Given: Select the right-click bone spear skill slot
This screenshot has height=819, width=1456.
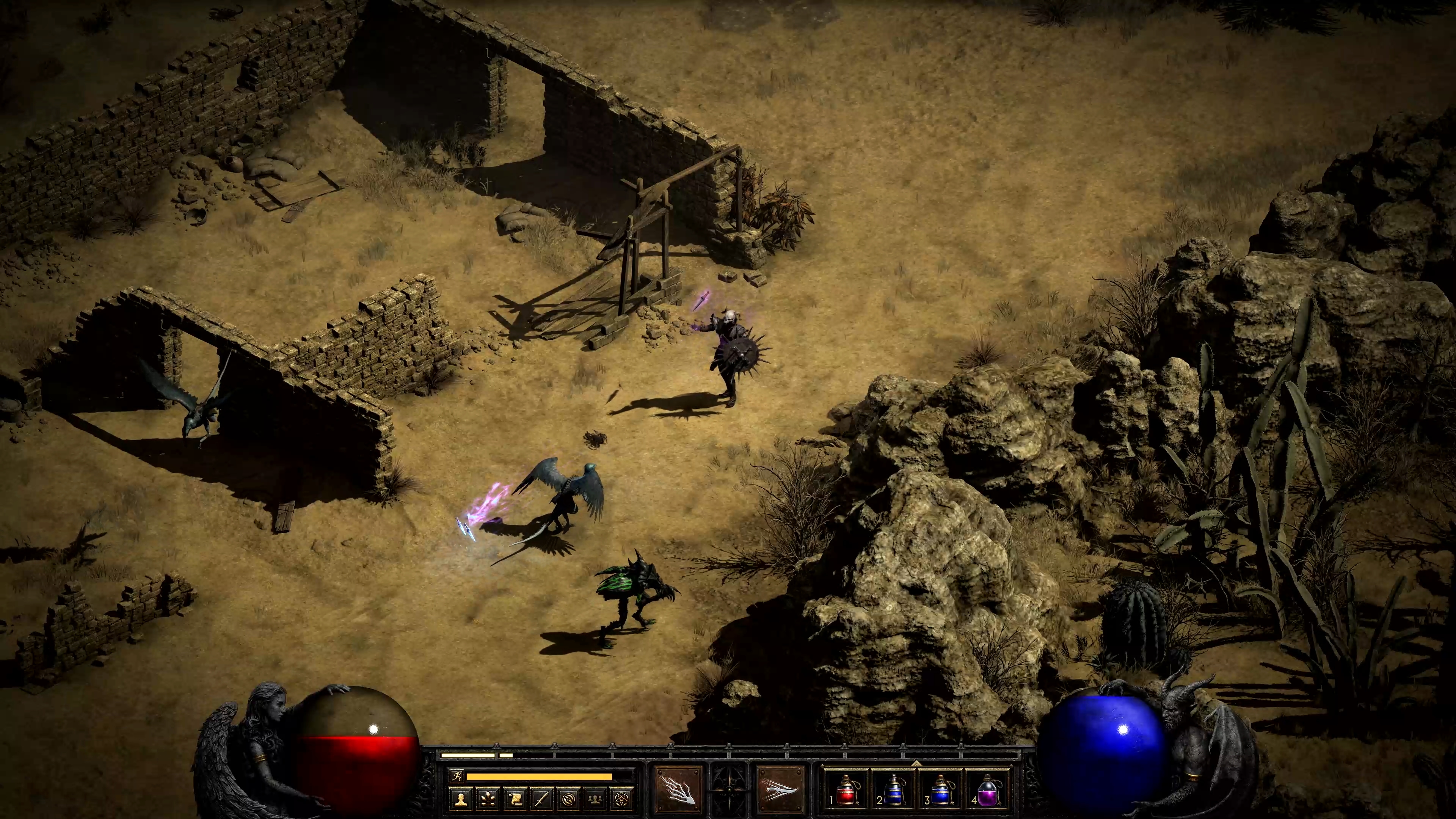Looking at the screenshot, I should click(780, 788).
